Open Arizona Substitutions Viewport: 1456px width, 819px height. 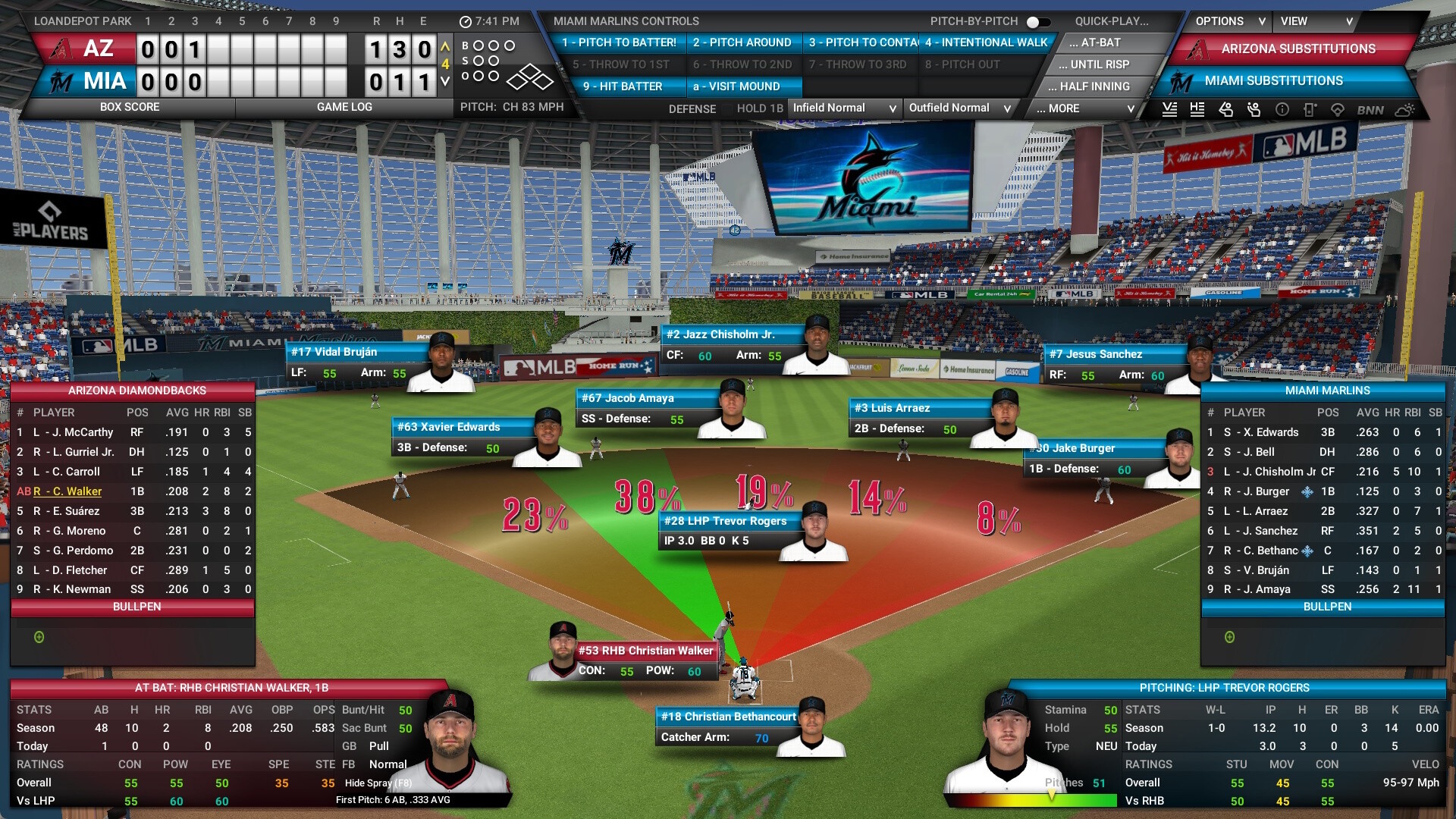(x=1298, y=49)
